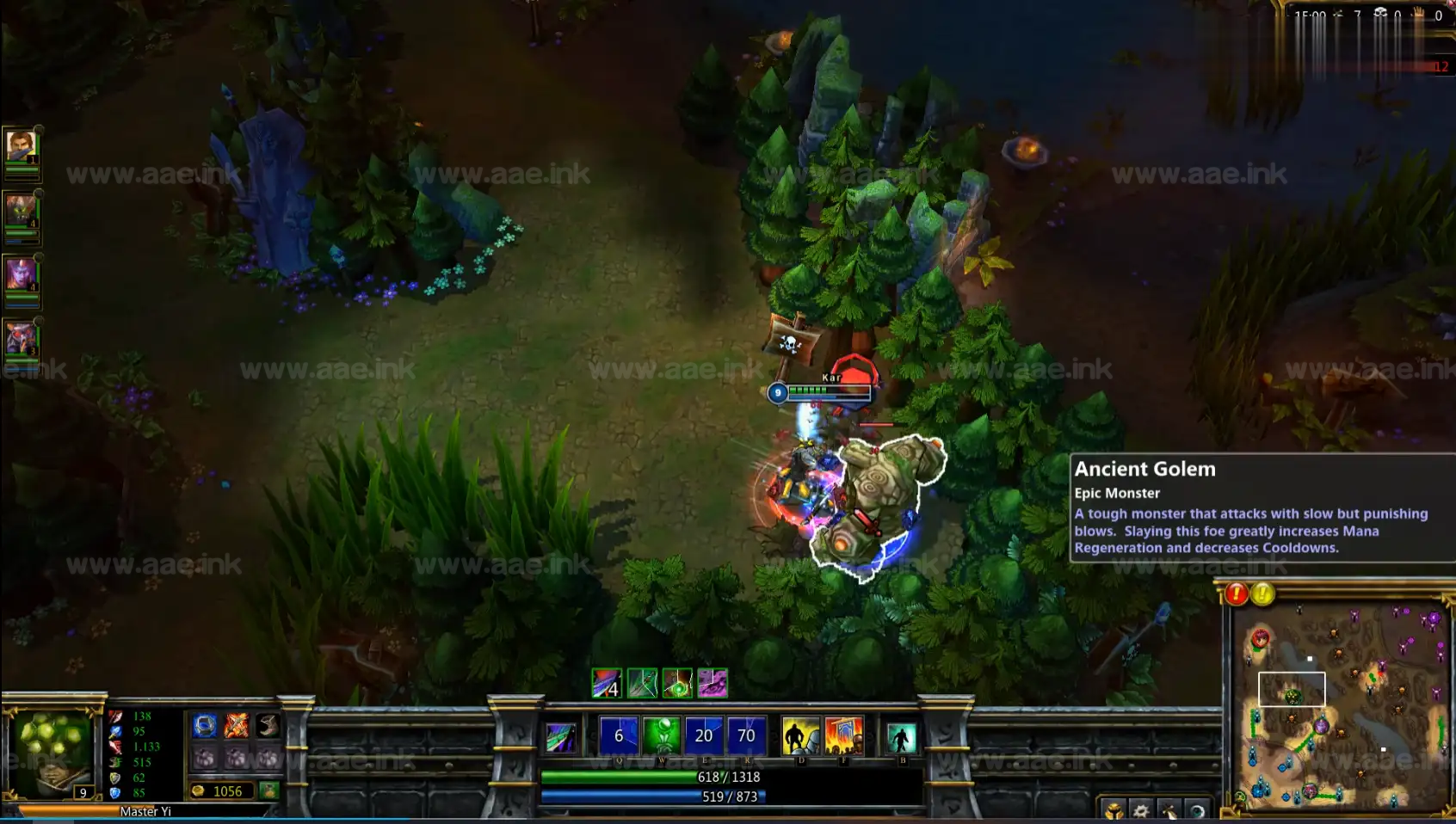Select the top ally portrait with scarf
1456x824 pixels.
coord(21,146)
